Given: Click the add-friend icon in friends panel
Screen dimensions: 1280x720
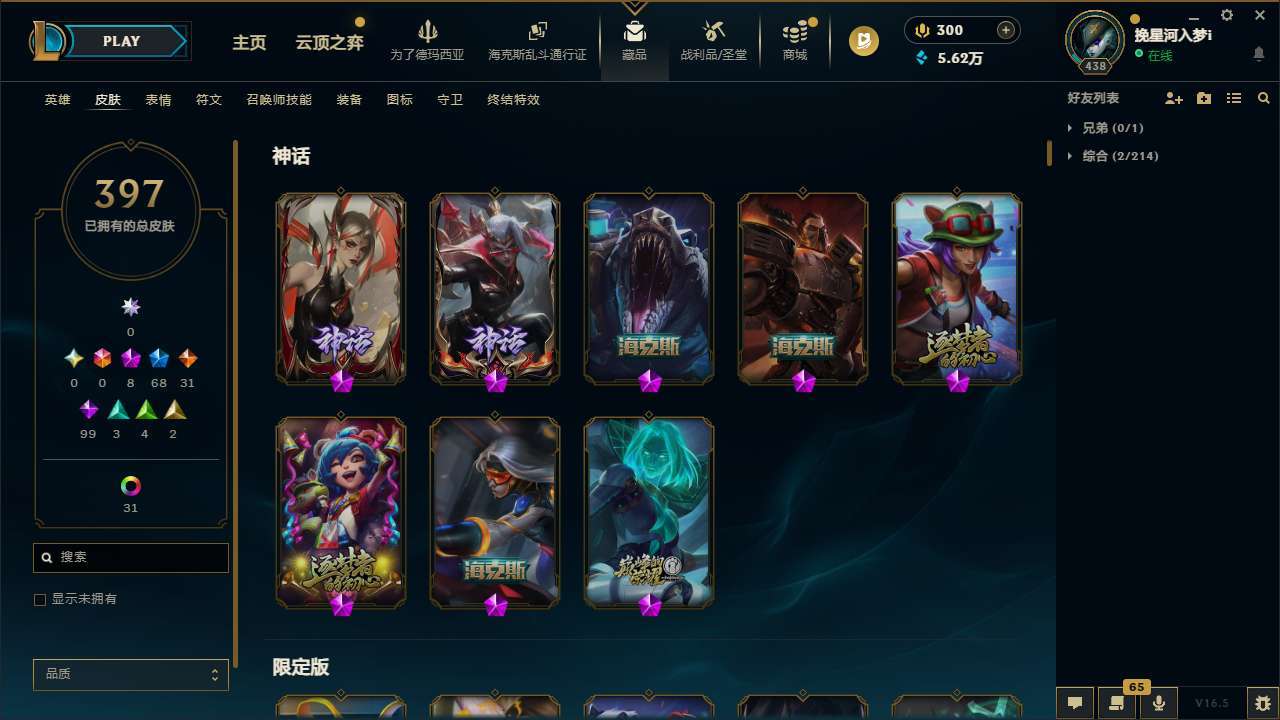Looking at the screenshot, I should 1174,97.
